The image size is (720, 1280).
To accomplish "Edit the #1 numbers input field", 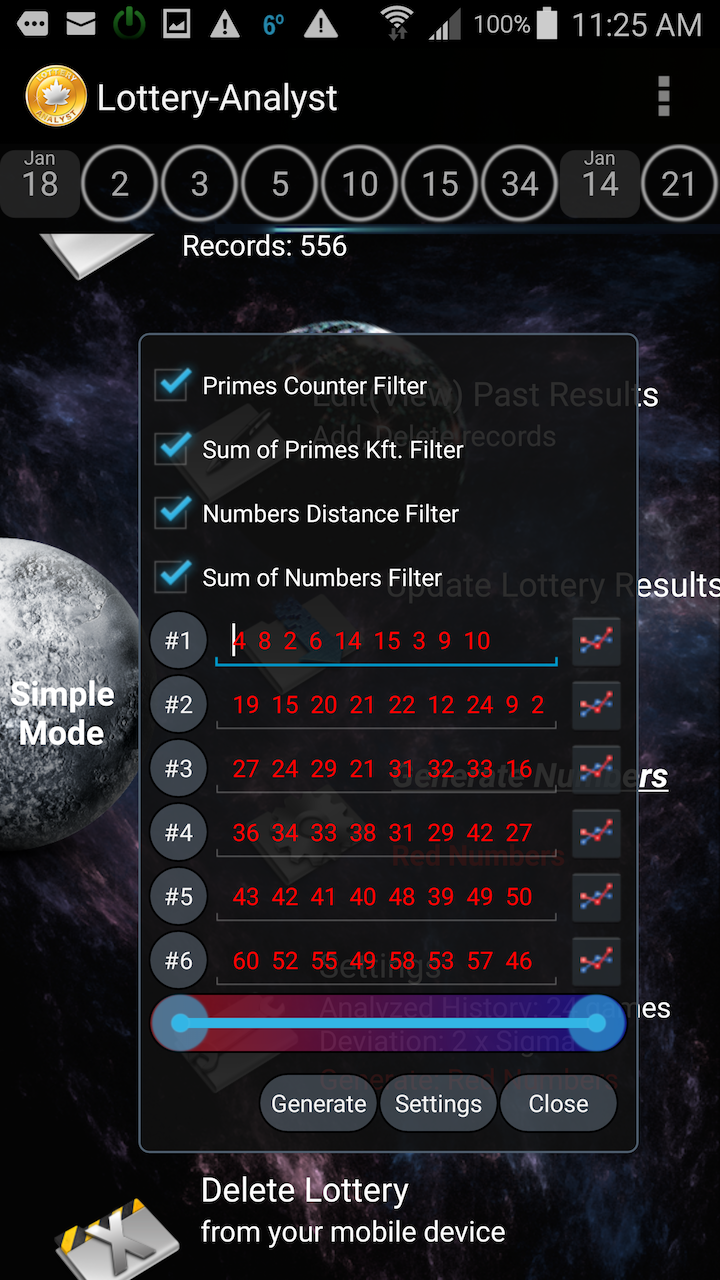I will 386,641.
